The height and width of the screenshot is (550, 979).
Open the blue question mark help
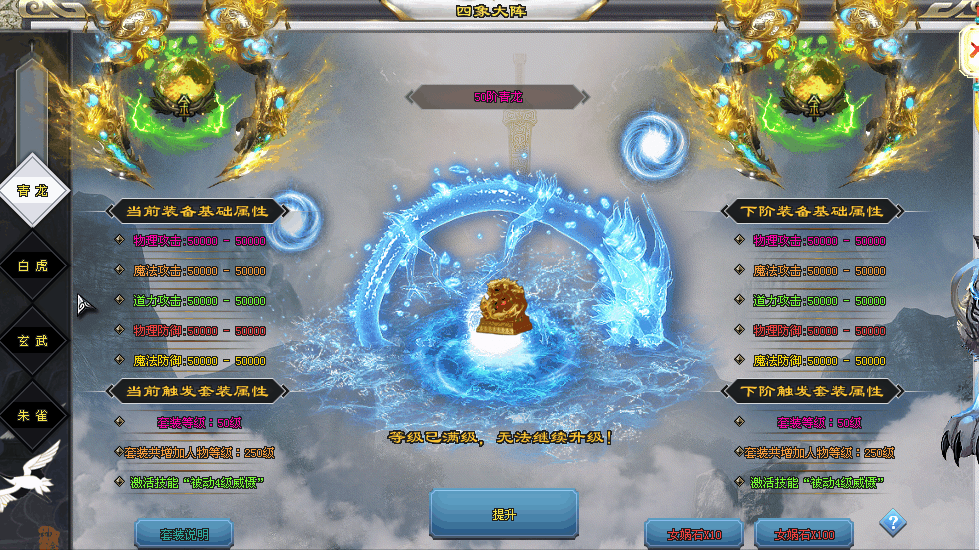893,523
